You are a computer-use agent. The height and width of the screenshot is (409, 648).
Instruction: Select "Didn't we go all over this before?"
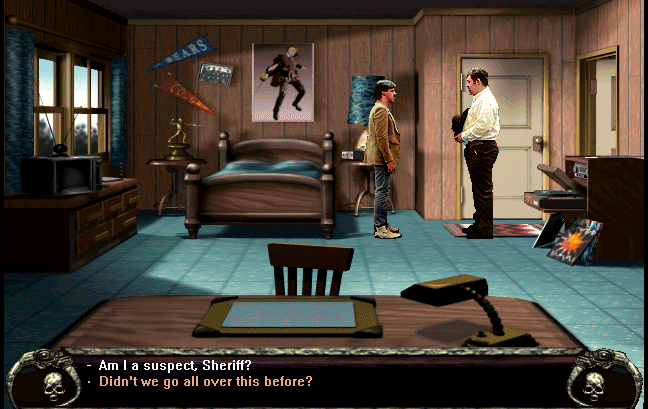click(x=204, y=381)
